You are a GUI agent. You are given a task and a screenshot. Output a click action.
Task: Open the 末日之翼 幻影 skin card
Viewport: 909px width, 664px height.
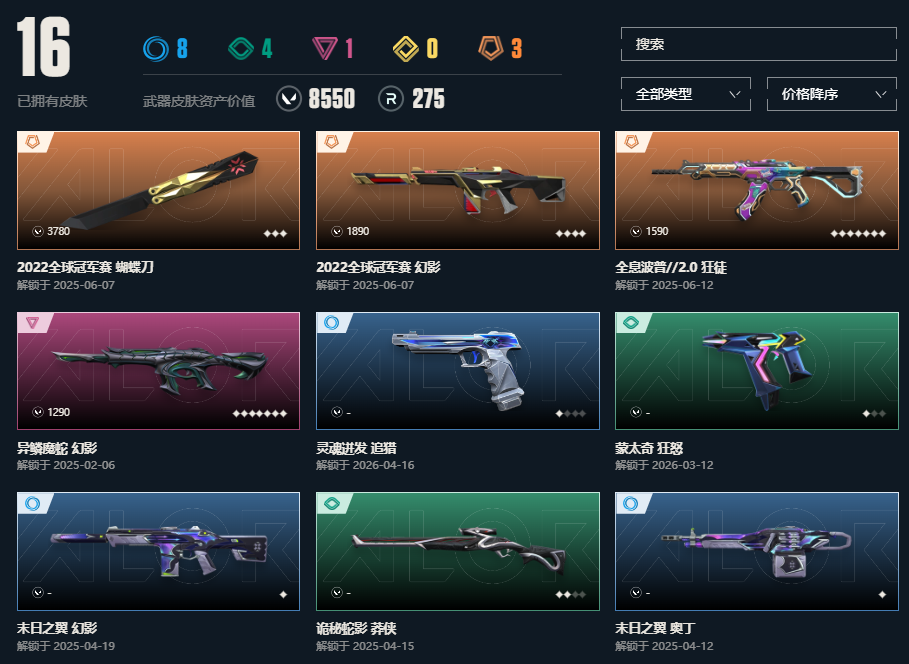click(158, 551)
